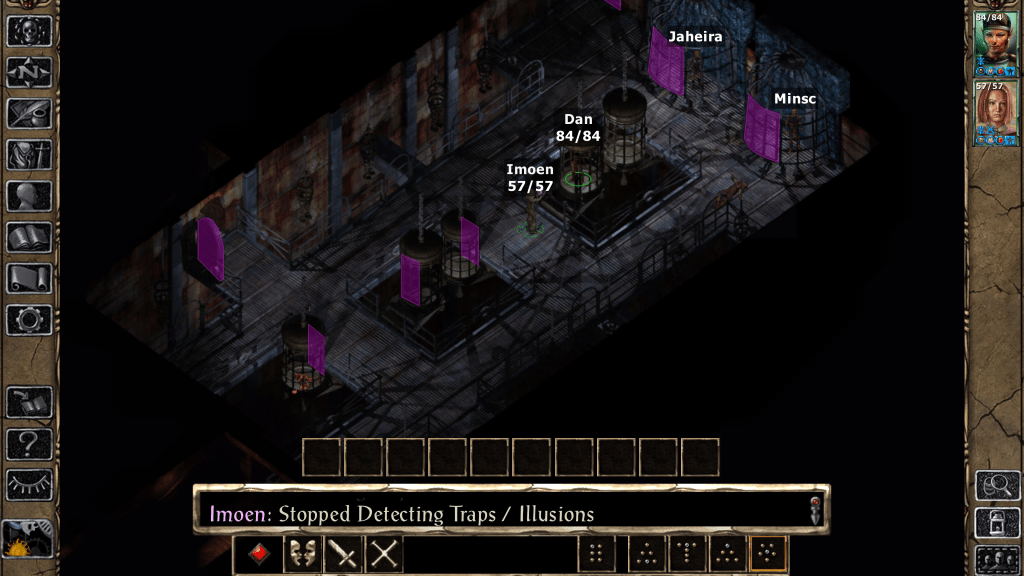The image size is (1024, 576).
Task: Select Dan's portrait
Action: tap(996, 43)
